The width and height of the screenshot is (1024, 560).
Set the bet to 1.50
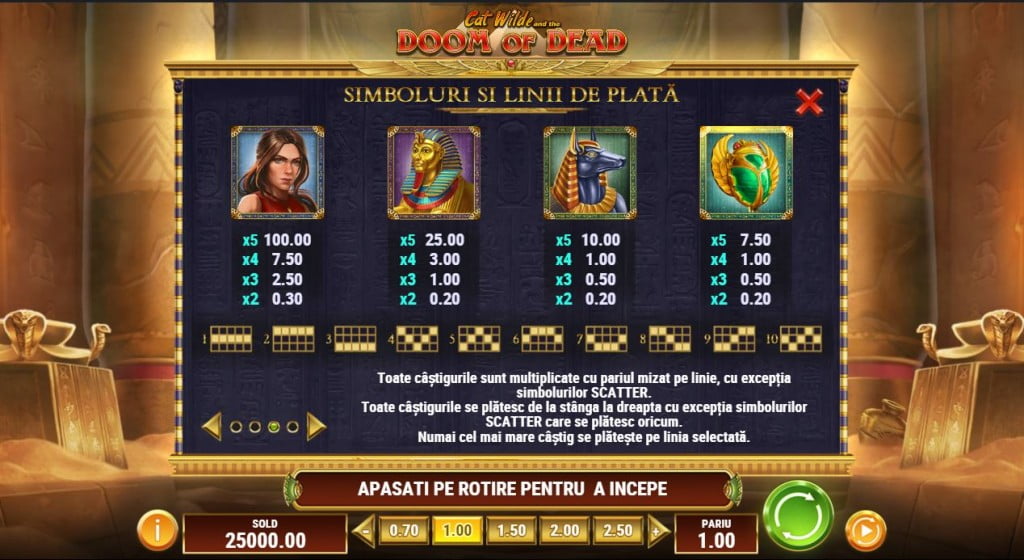coord(510,530)
